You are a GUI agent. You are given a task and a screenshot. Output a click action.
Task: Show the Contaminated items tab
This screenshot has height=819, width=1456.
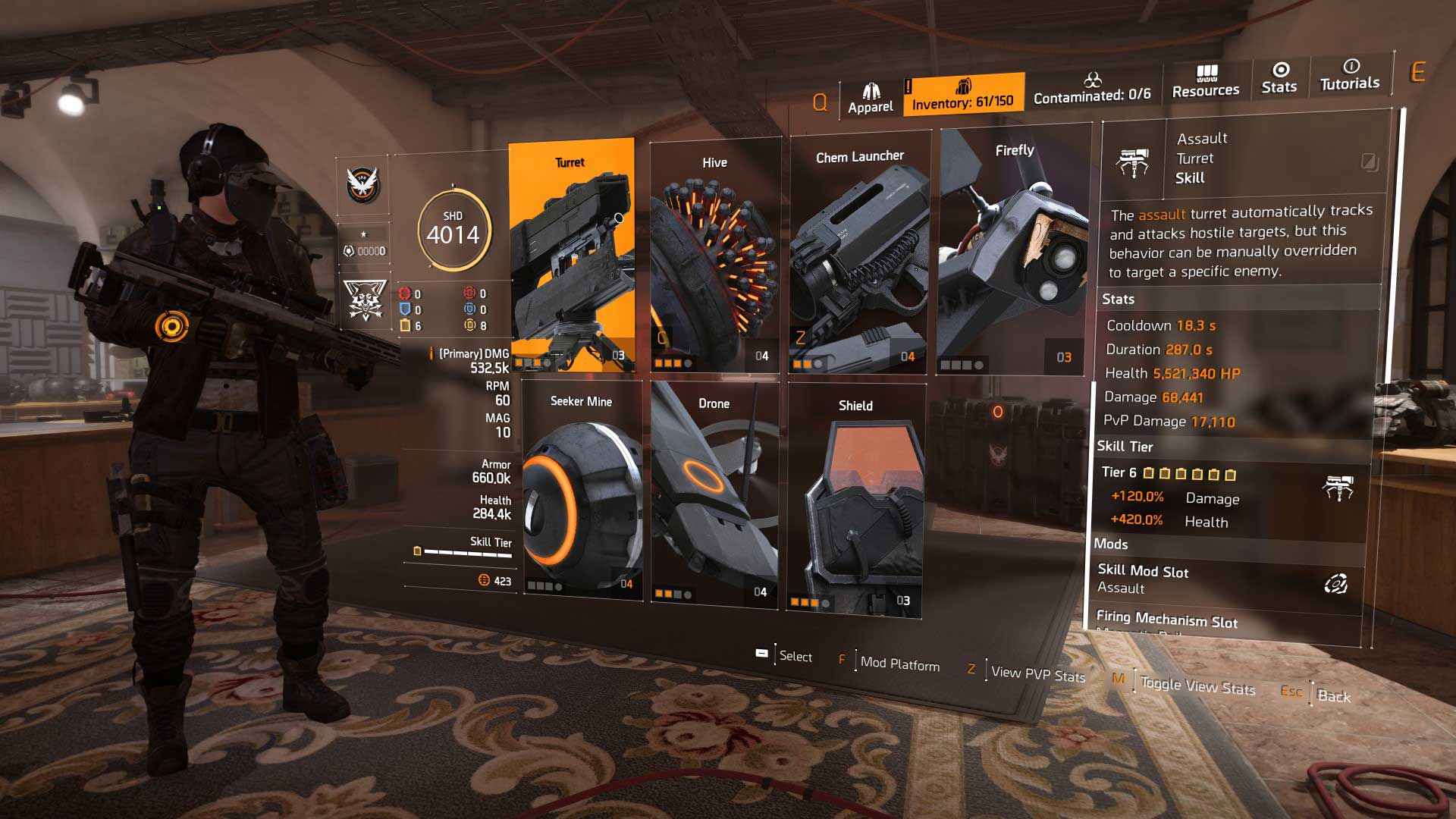[1092, 88]
